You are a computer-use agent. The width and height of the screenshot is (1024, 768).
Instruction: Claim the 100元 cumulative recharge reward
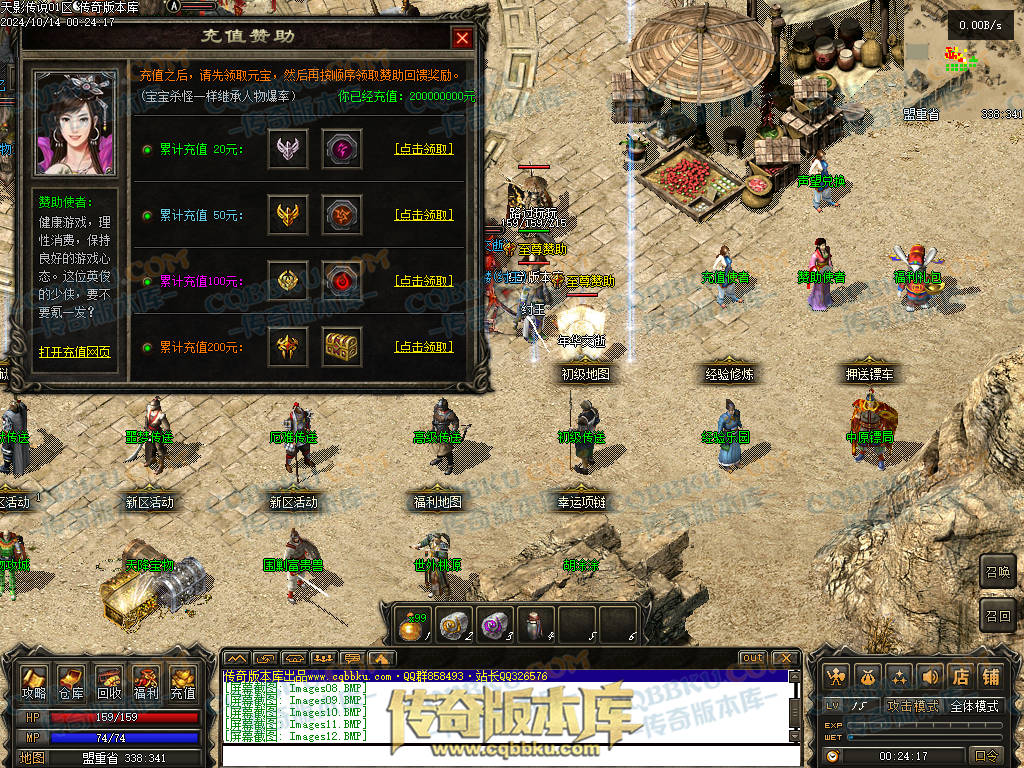pyautogui.click(x=424, y=281)
